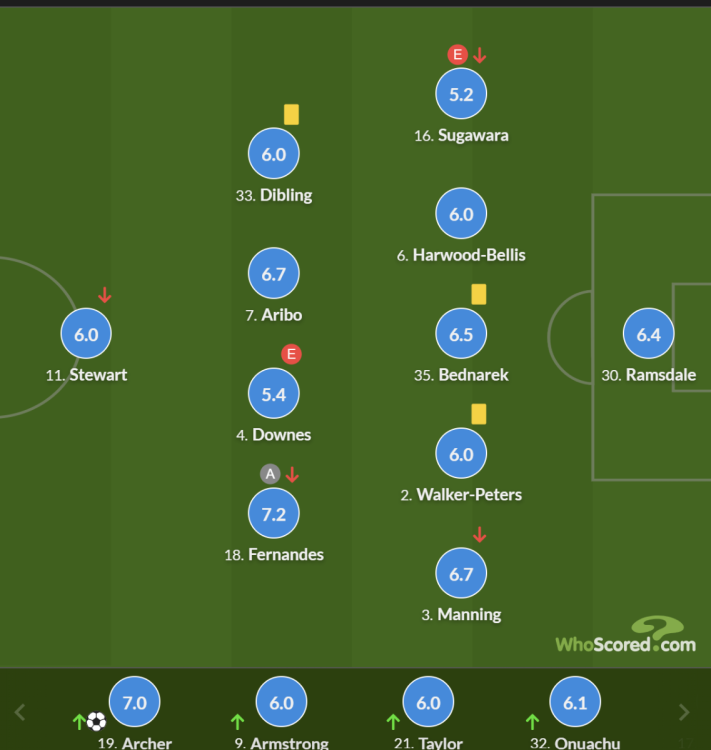Open Fernandes' 7.2 rating
Viewport: 711px width, 750px height.
pyautogui.click(x=274, y=514)
